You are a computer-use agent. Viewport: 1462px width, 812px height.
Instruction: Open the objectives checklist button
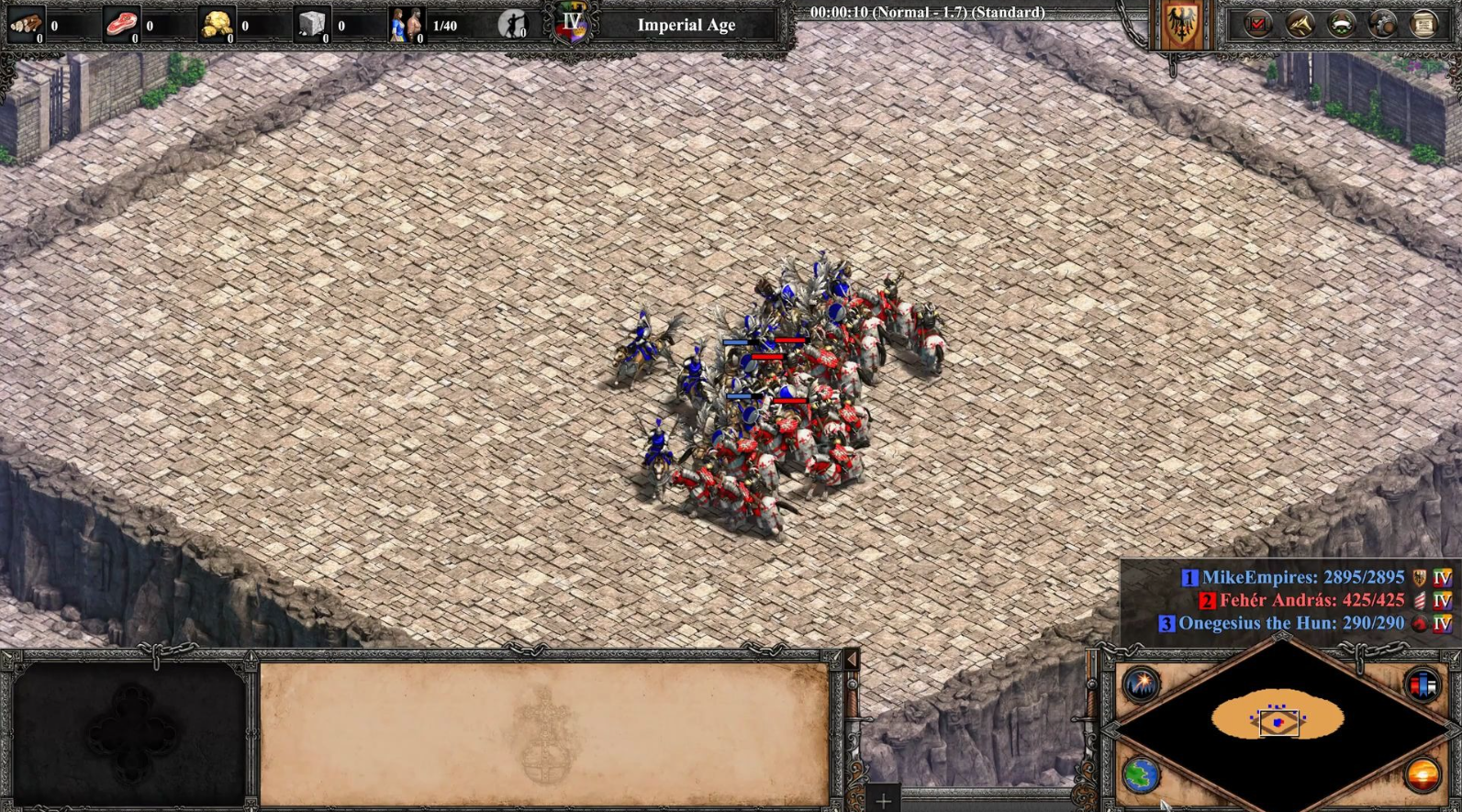(1257, 24)
